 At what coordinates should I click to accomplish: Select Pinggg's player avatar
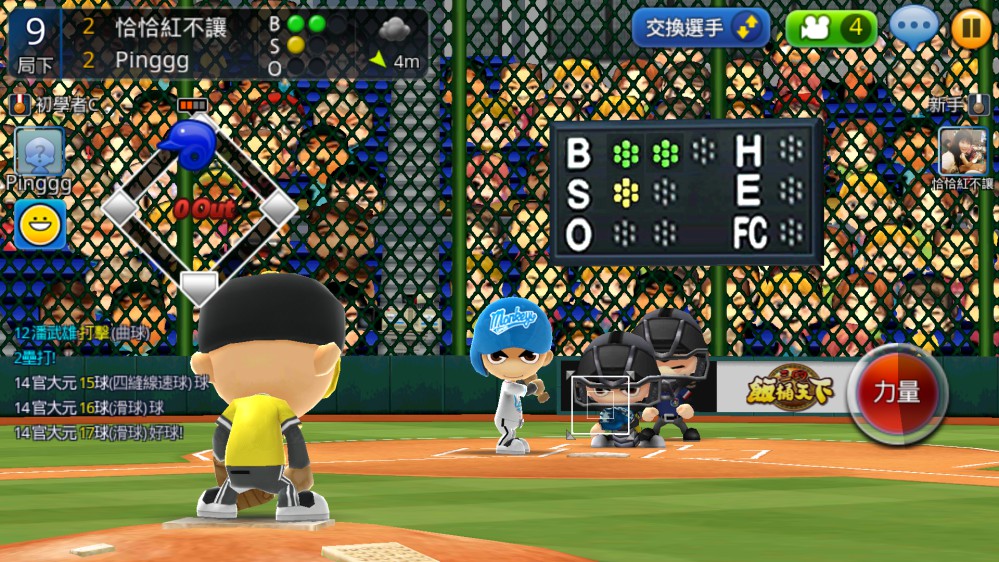coord(40,151)
